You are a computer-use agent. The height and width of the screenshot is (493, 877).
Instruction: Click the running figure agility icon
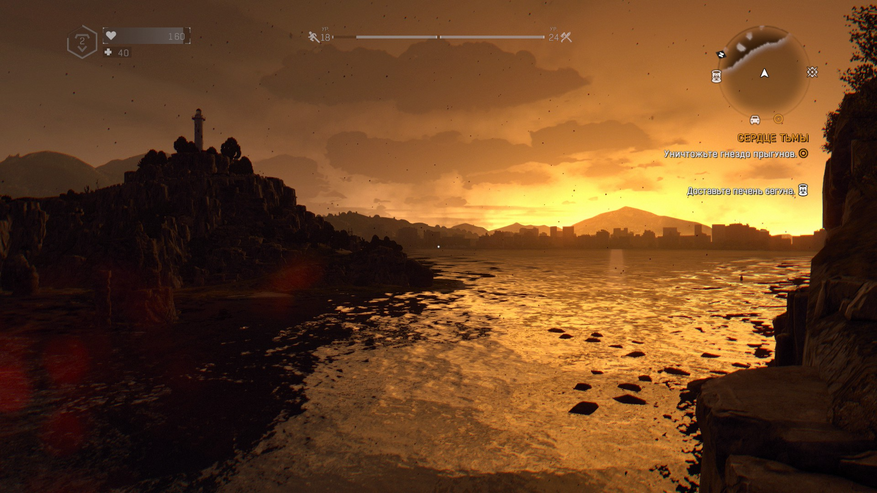coord(313,37)
